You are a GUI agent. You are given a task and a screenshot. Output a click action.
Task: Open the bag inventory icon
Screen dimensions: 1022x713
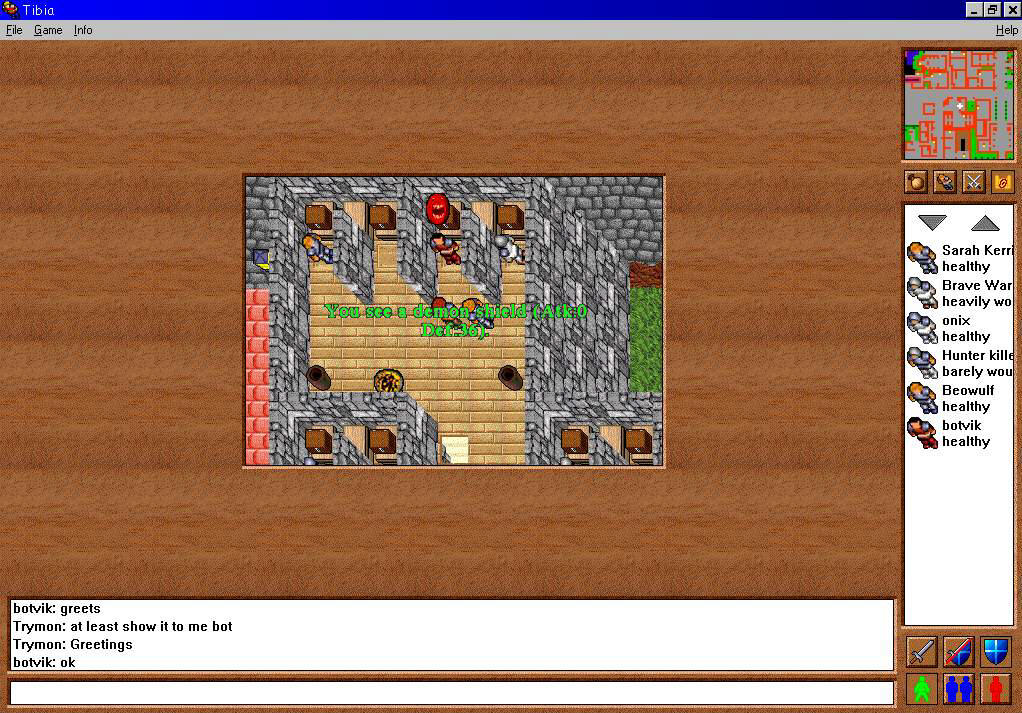tap(916, 182)
